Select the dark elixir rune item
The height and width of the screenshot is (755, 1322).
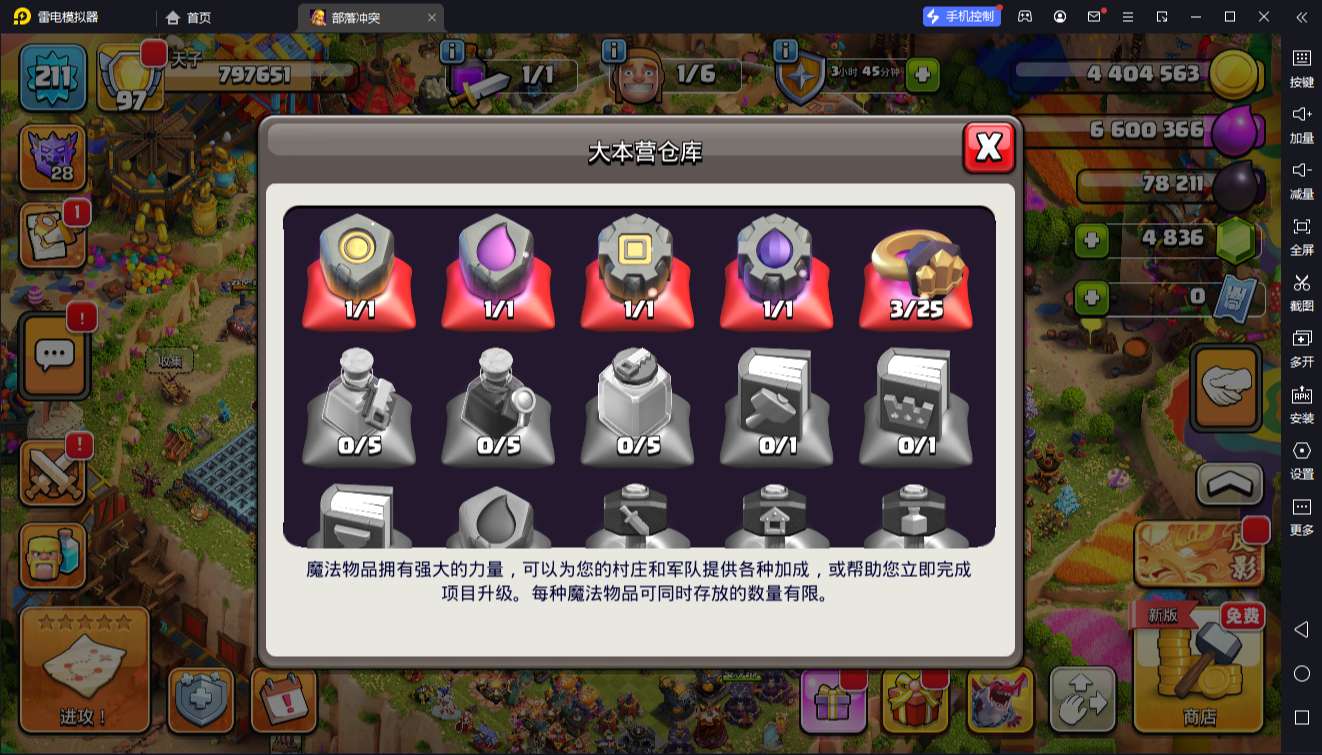click(776, 270)
